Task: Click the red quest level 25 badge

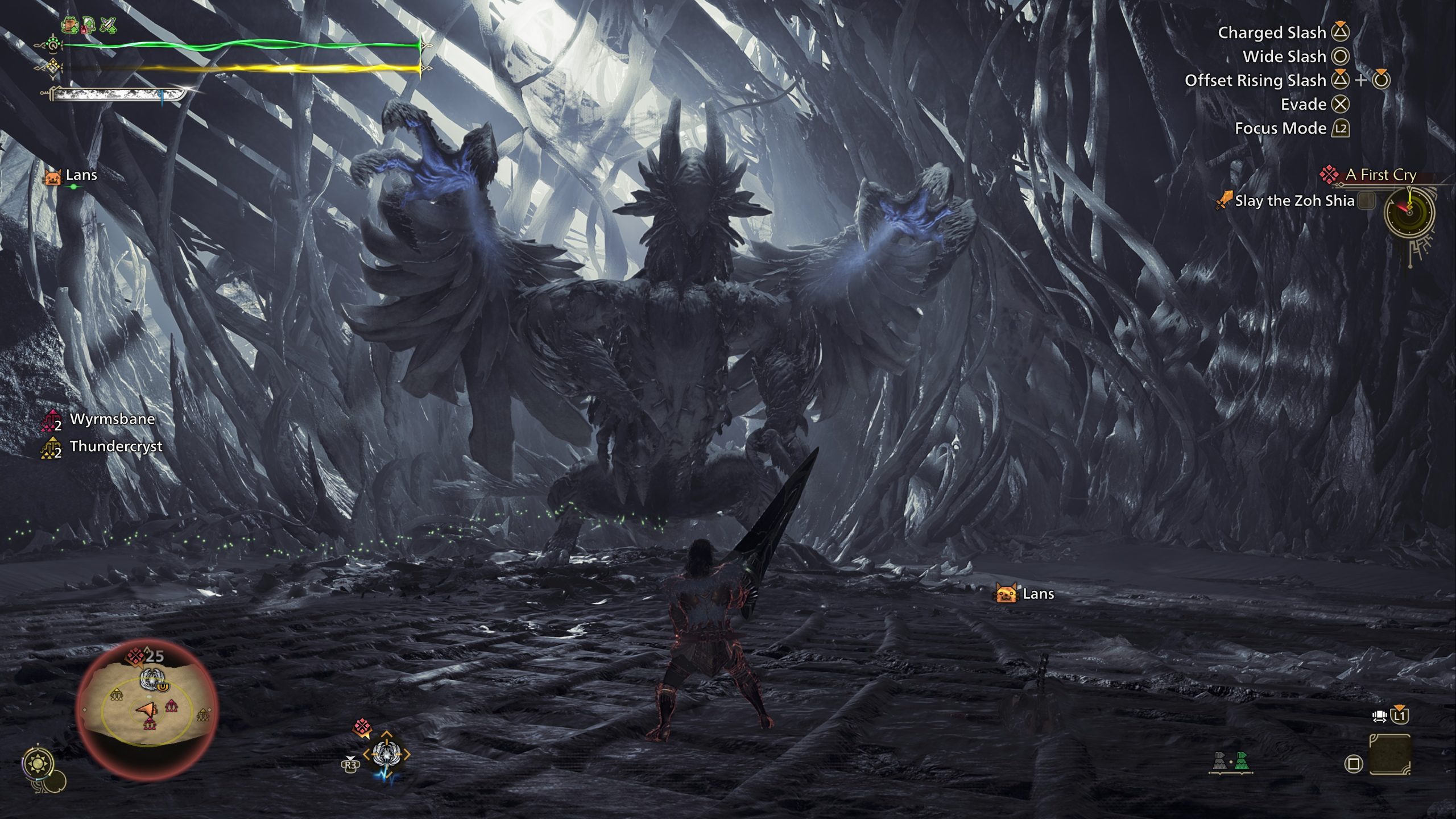Action: click(x=145, y=656)
